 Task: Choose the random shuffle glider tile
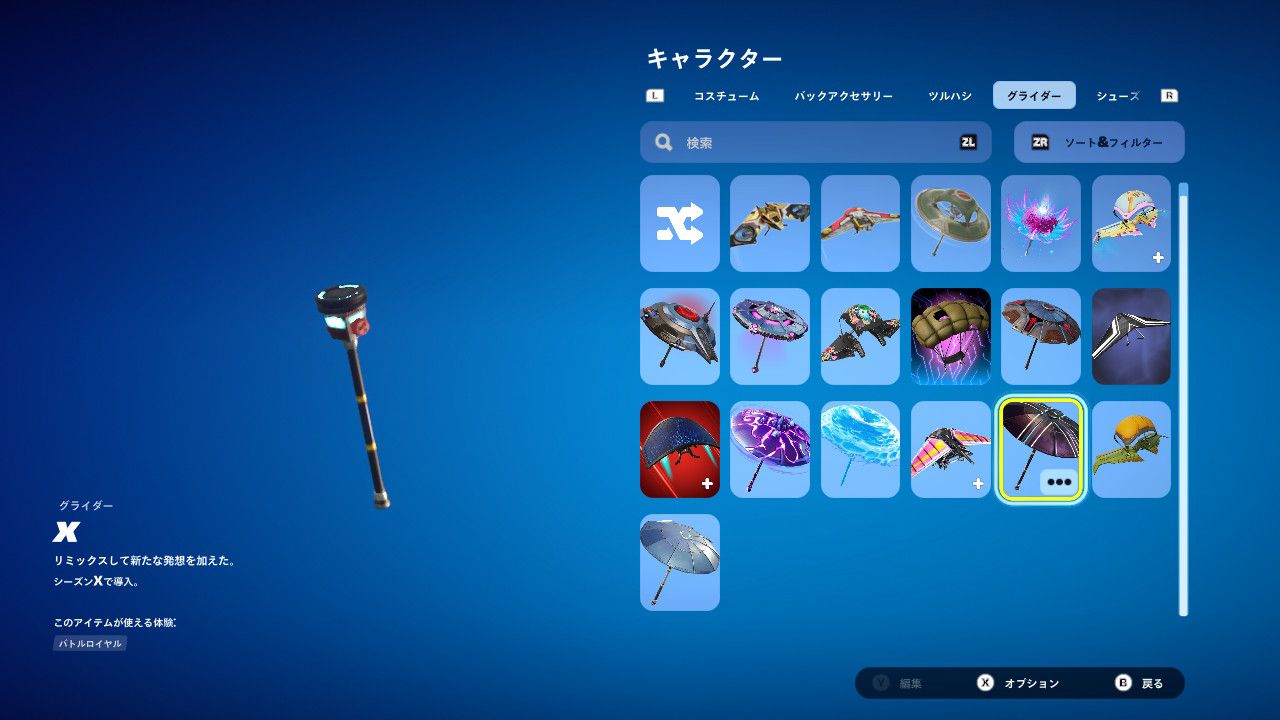pos(680,224)
